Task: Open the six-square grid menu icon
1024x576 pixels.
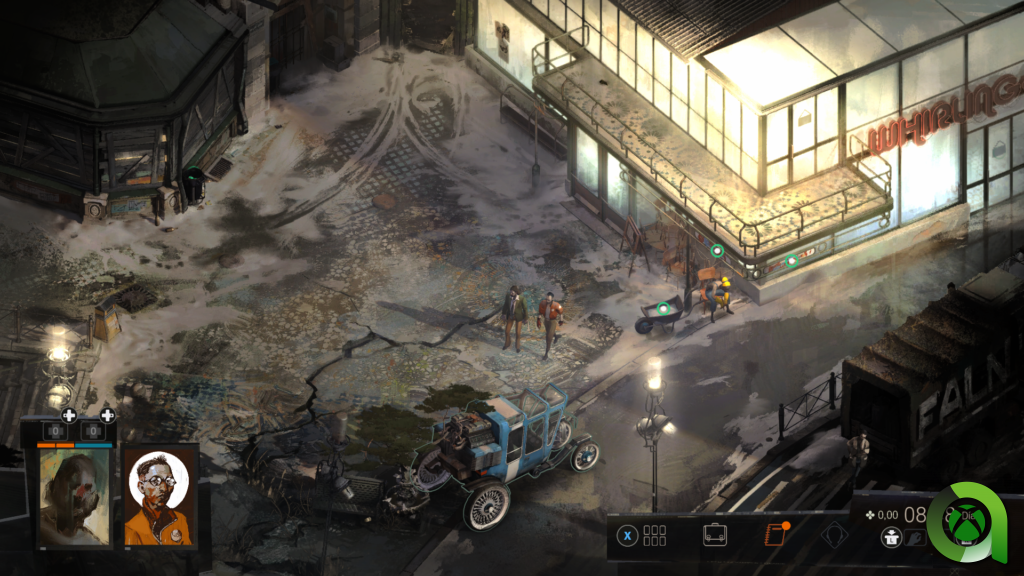Action: [x=654, y=535]
